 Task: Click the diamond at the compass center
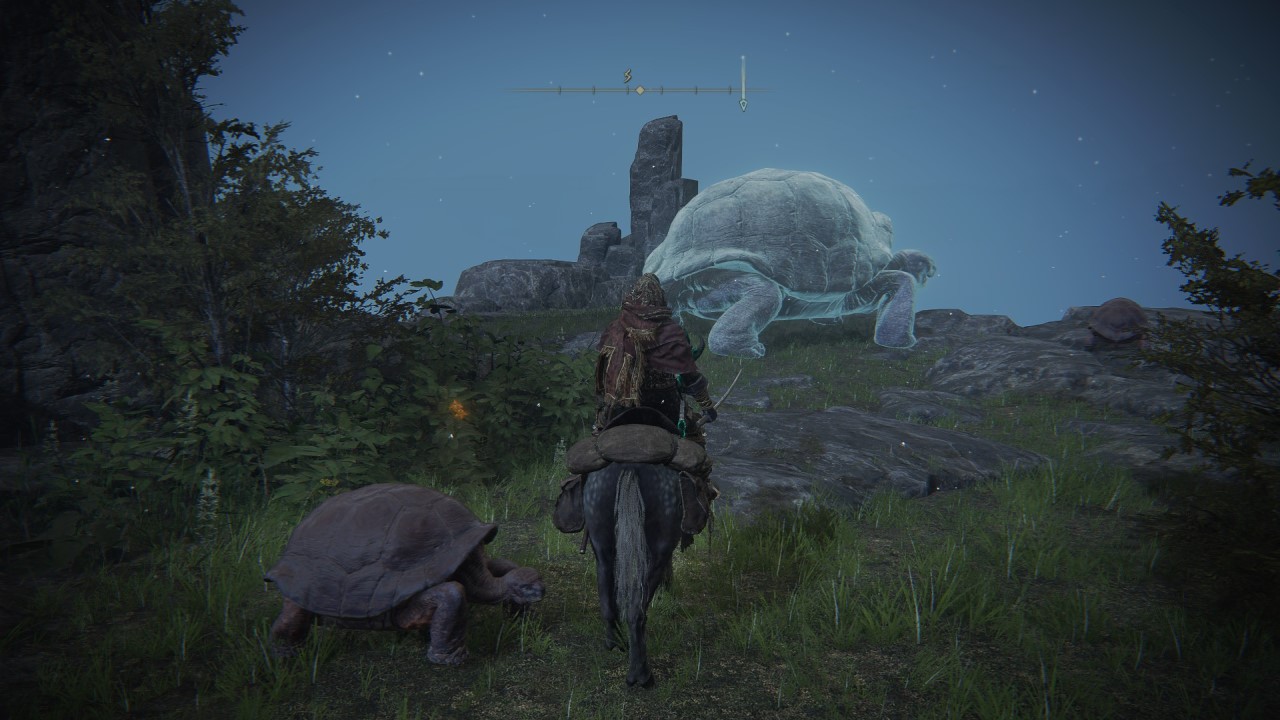point(640,90)
